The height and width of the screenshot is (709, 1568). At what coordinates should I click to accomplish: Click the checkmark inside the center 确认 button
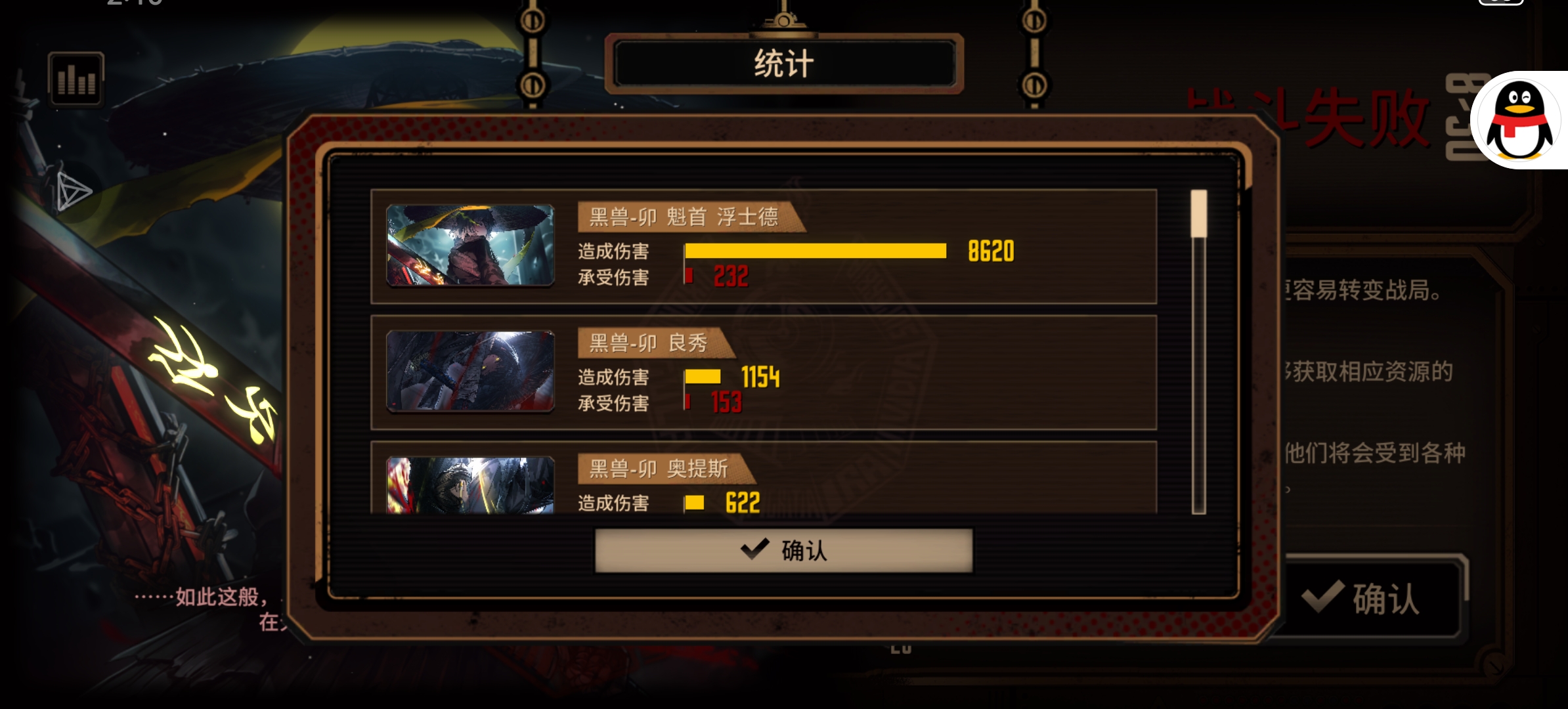(x=756, y=550)
